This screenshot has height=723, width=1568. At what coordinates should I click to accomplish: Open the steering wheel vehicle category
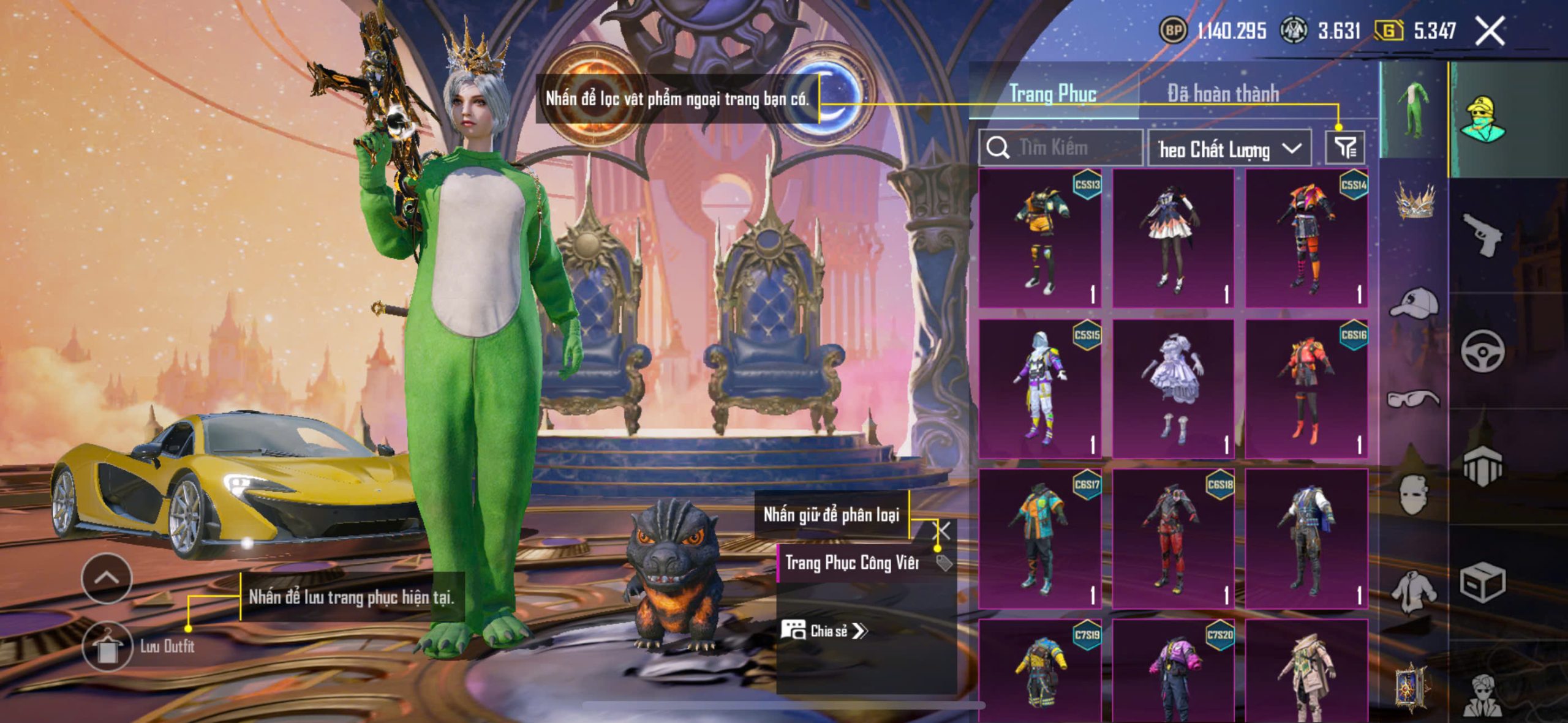pyautogui.click(x=1482, y=351)
